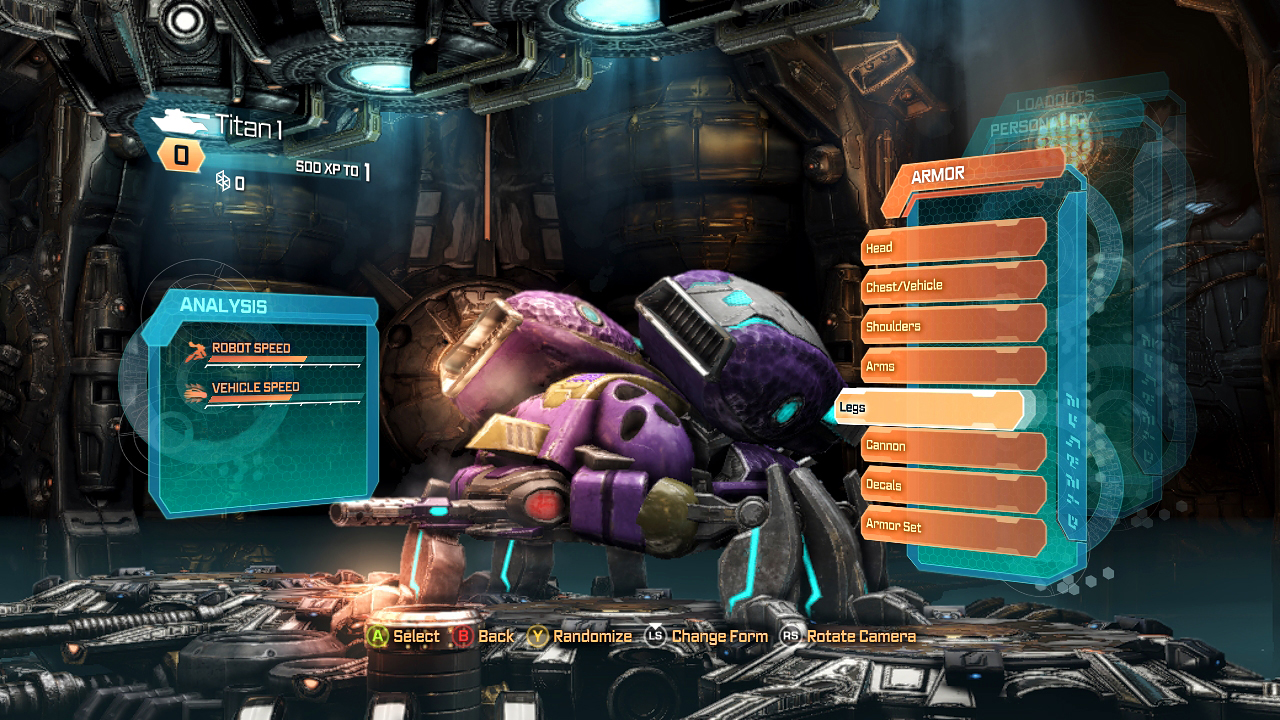1280x720 pixels.
Task: Open the Armor Set option
Action: coord(952,527)
